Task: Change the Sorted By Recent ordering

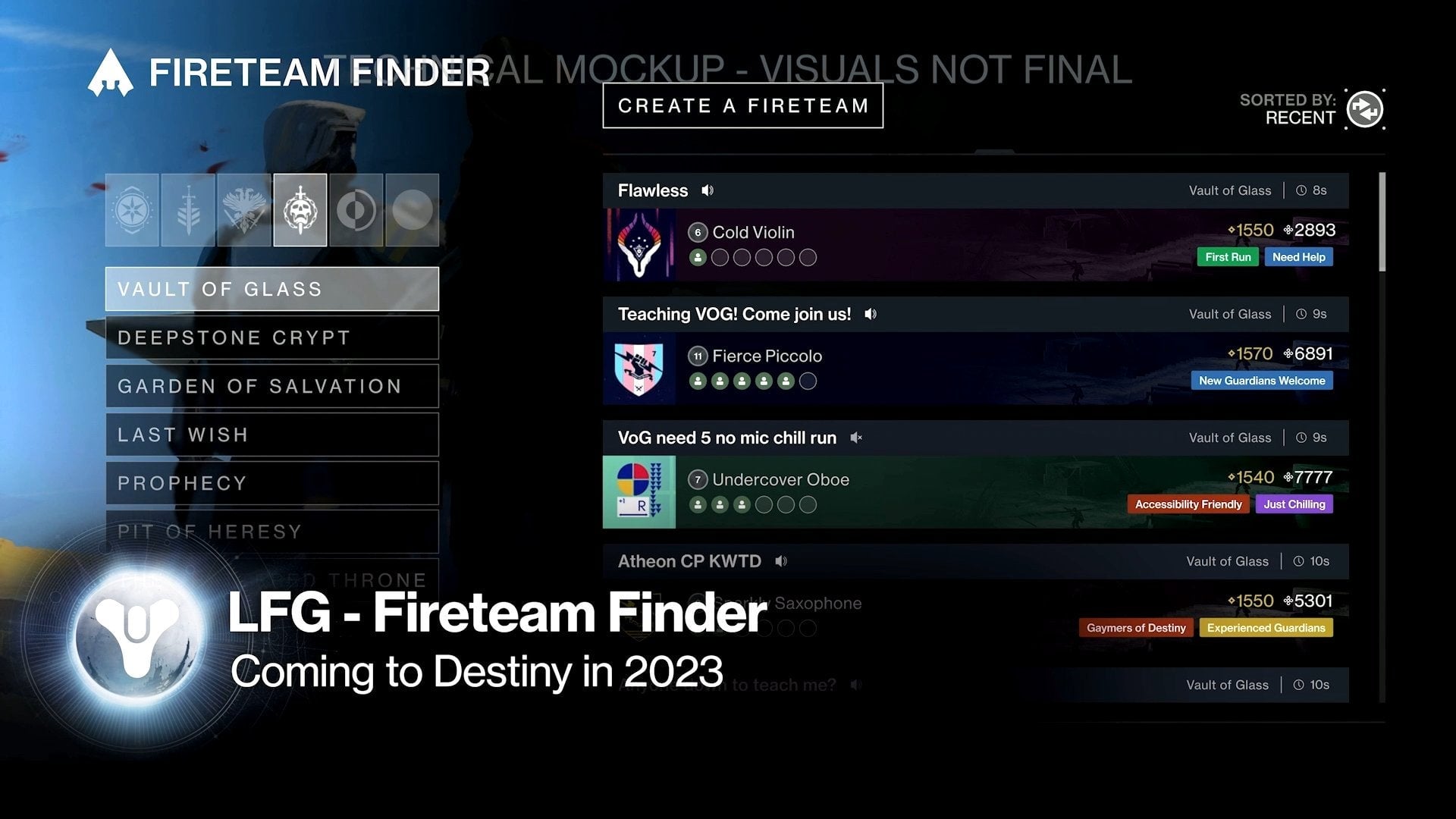Action: [1365, 109]
